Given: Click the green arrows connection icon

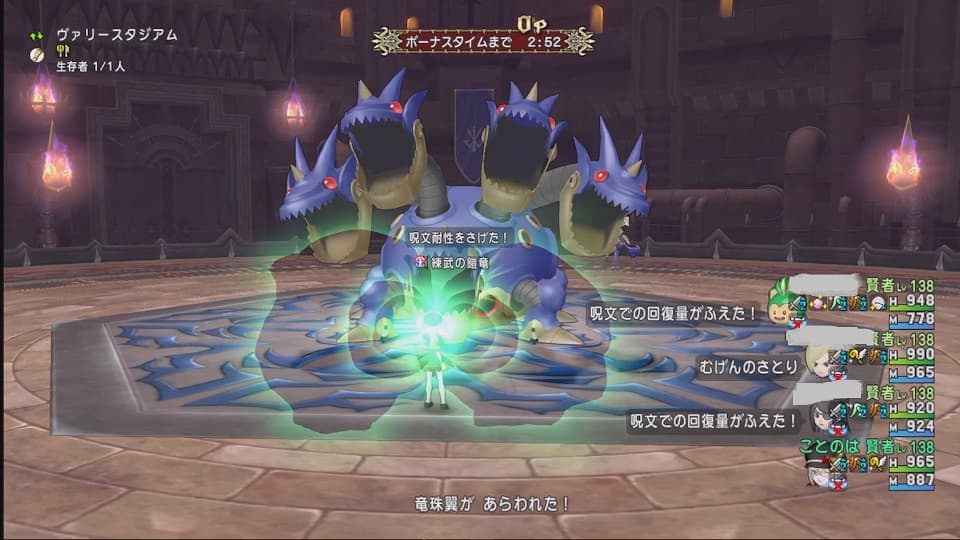Looking at the screenshot, I should (x=37, y=35).
